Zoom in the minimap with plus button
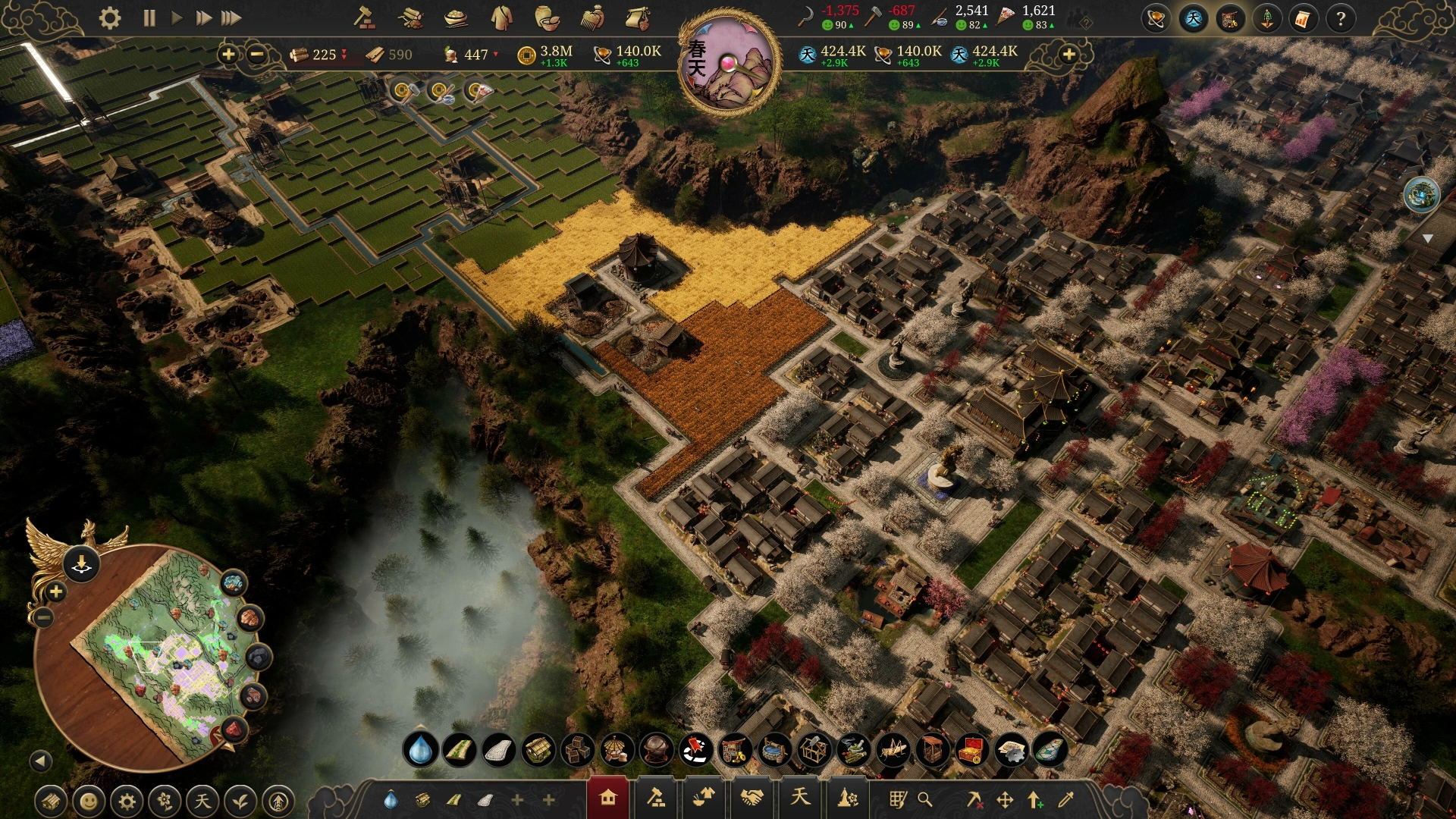This screenshot has width=1456, height=819. (x=55, y=591)
